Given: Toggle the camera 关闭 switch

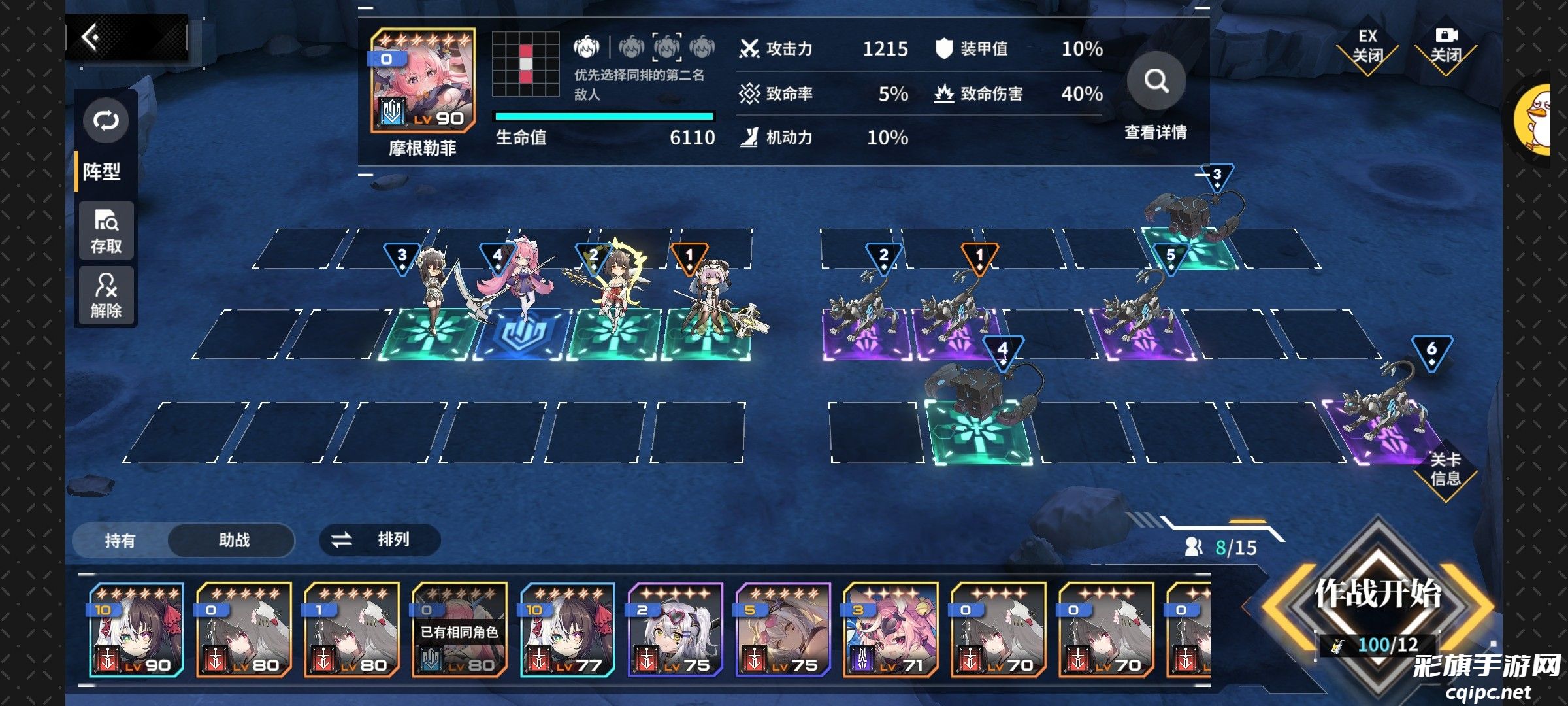Looking at the screenshot, I should tap(1446, 46).
